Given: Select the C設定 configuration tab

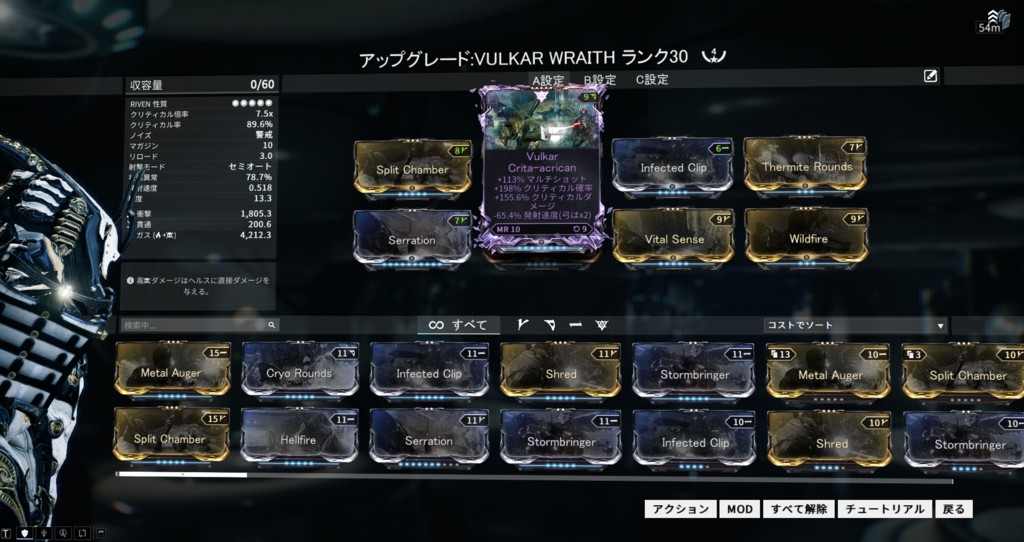Looking at the screenshot, I should point(652,80).
